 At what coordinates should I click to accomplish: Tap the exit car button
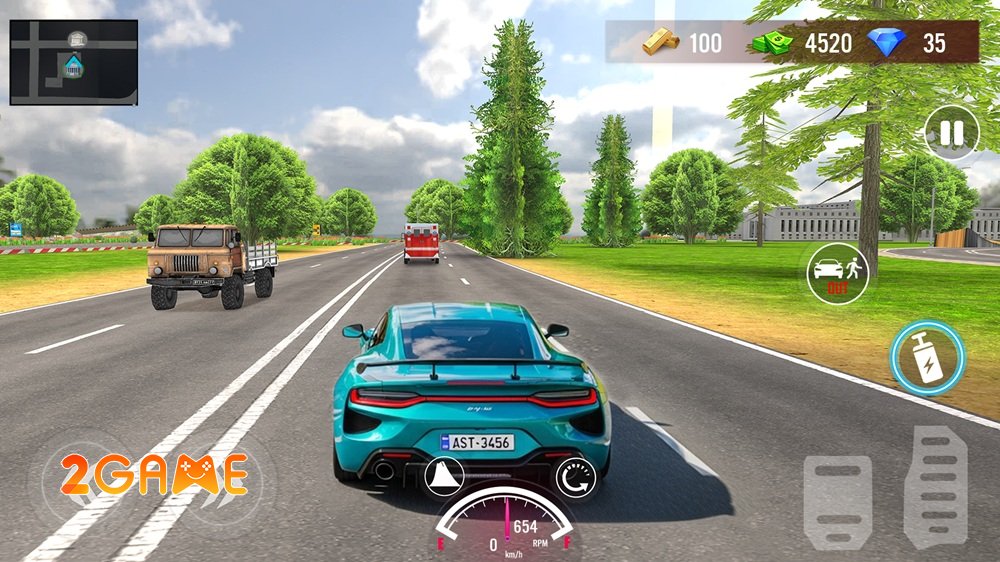[837, 273]
